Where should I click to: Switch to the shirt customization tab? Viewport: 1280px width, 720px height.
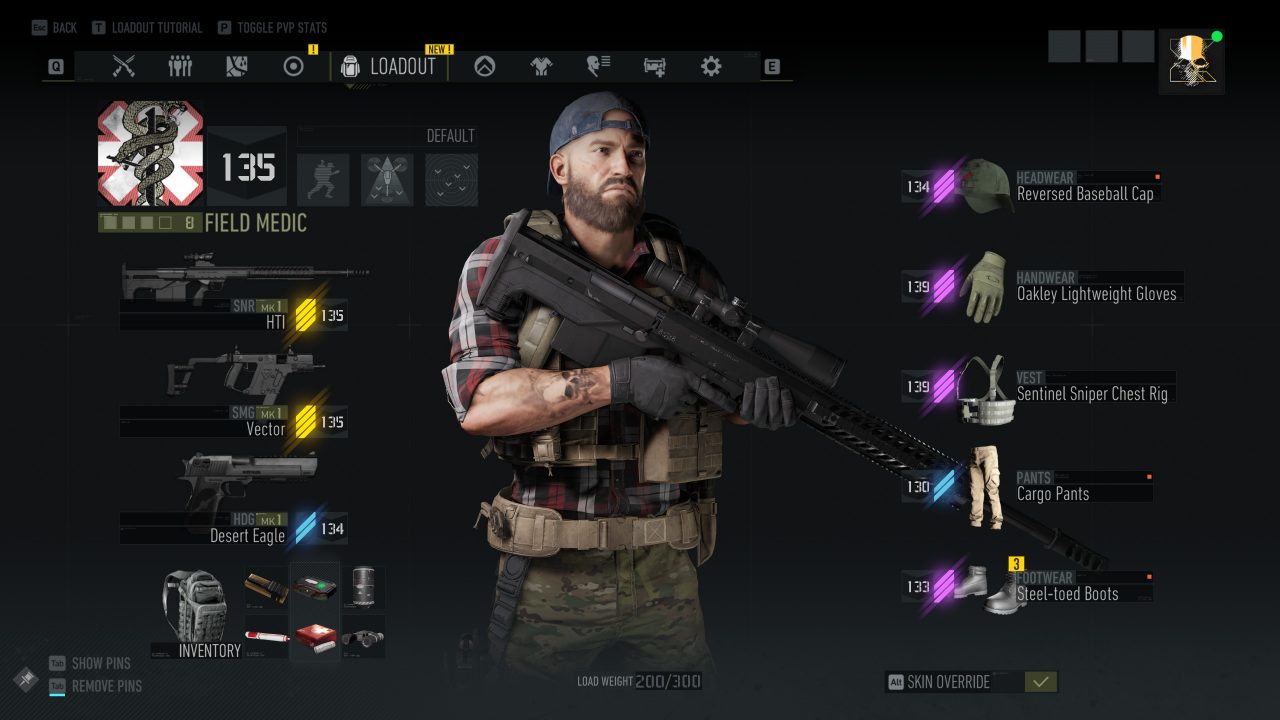541,67
